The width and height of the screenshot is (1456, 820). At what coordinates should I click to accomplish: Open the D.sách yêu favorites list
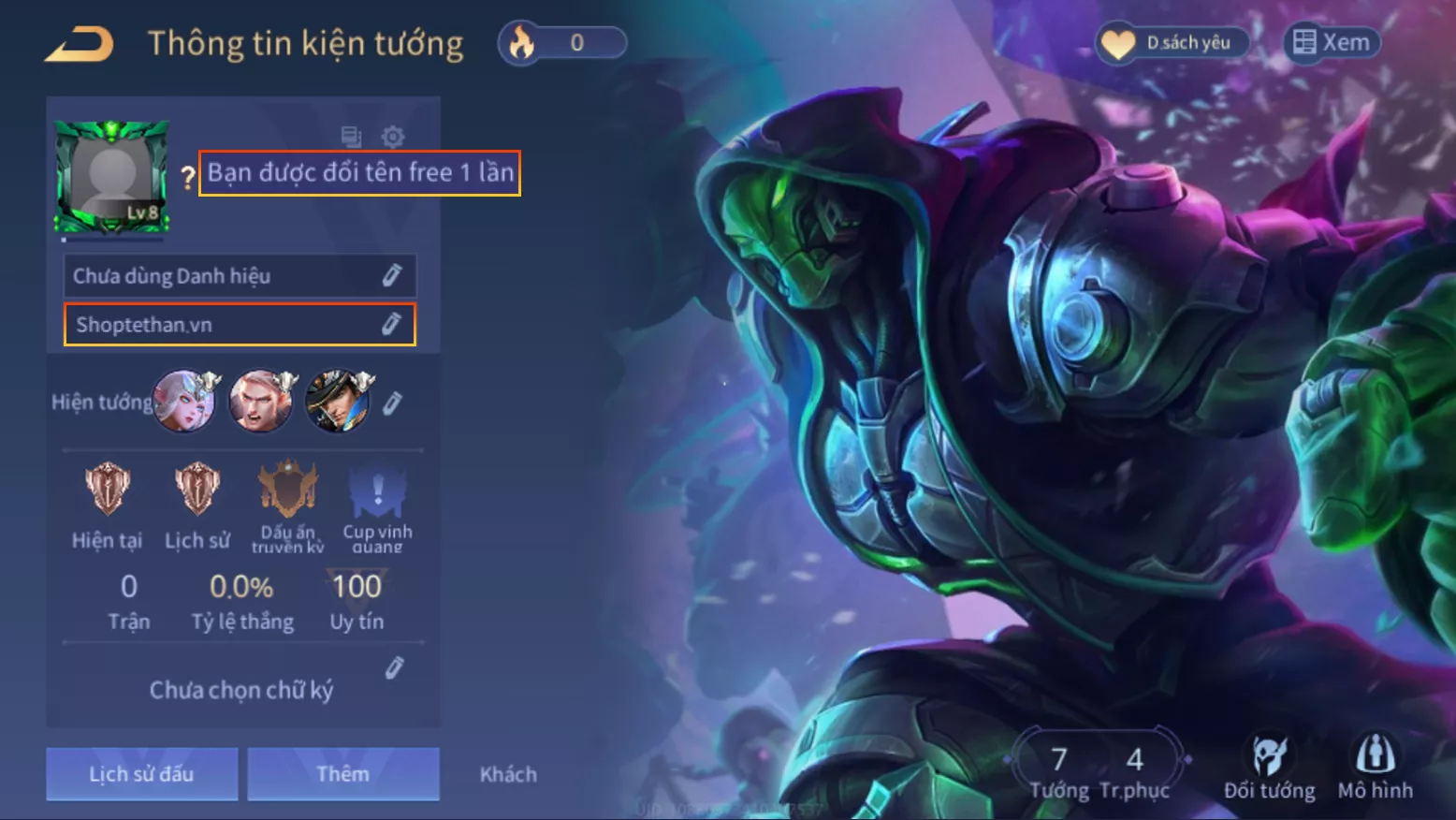1173,43
